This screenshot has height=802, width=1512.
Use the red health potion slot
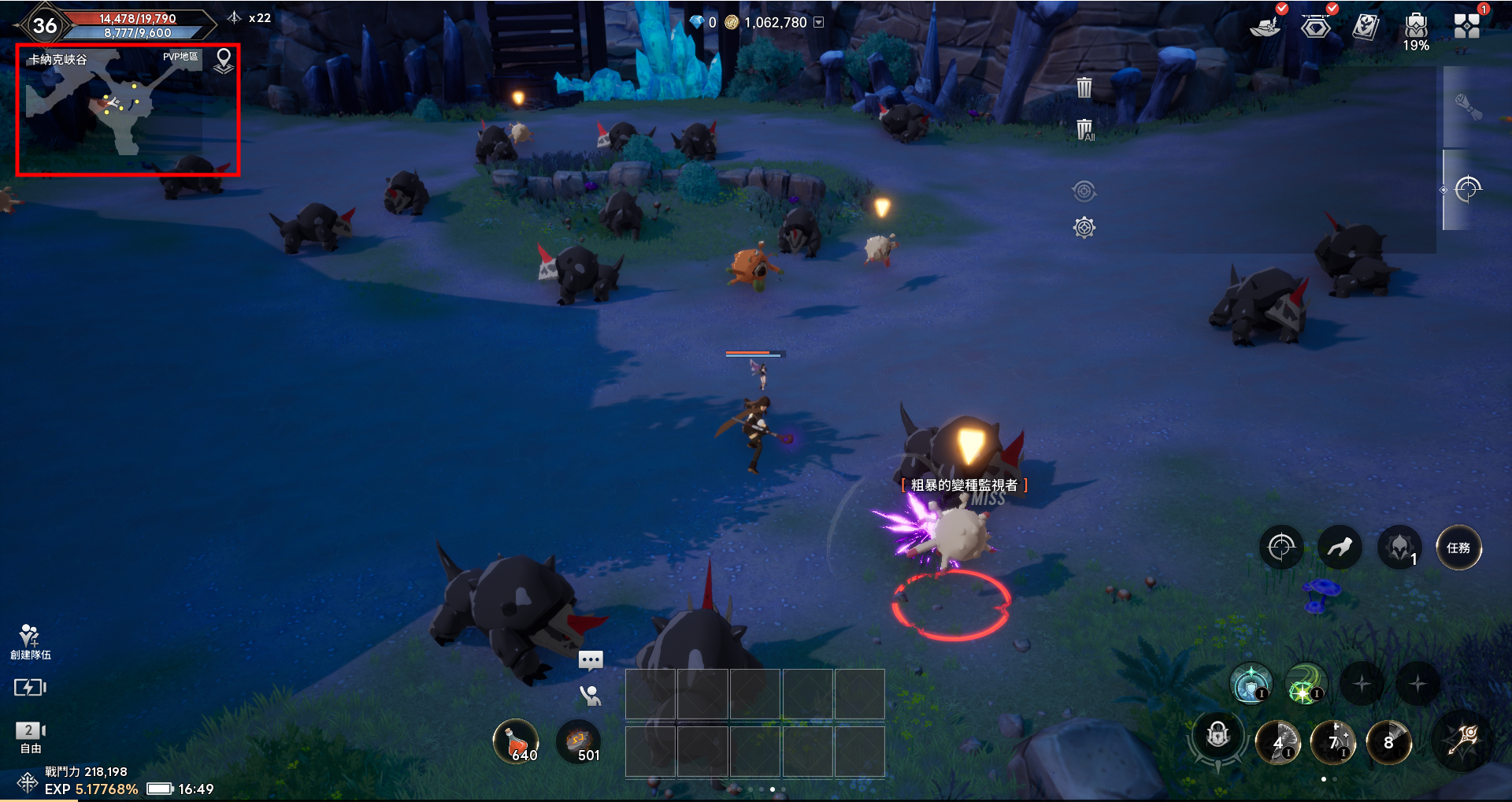click(x=516, y=742)
